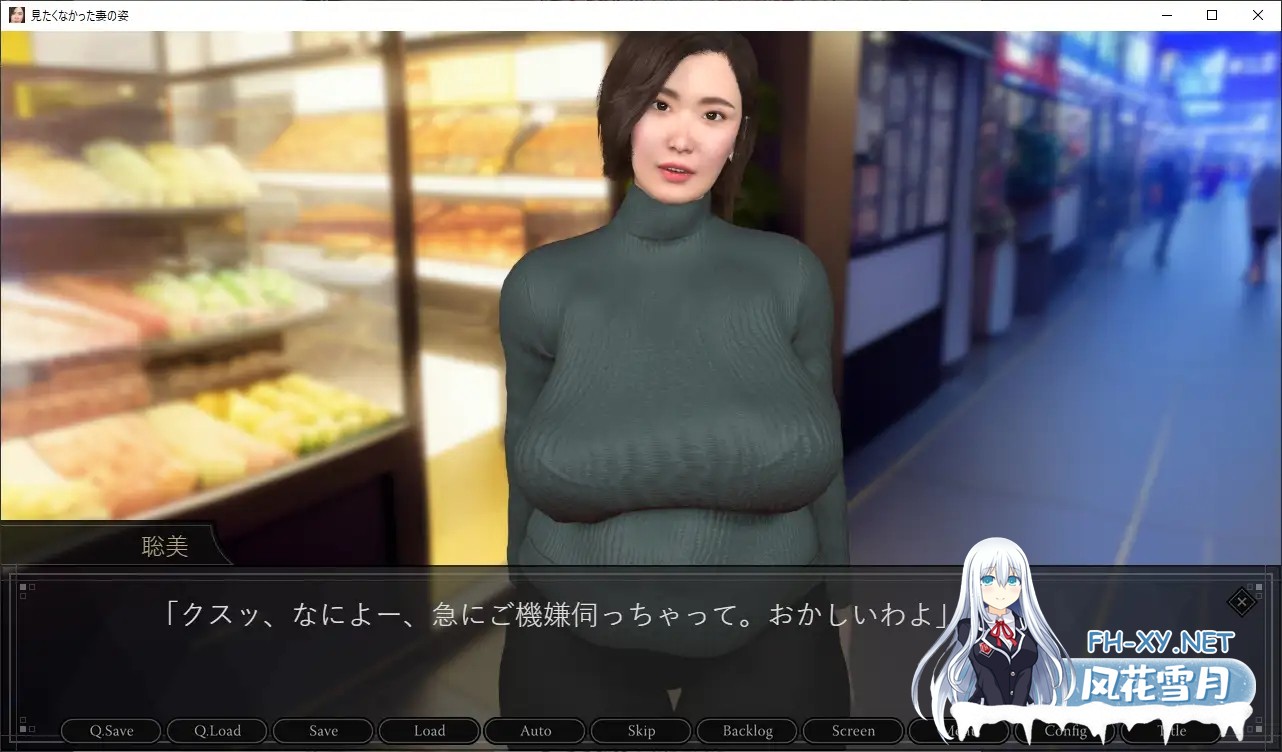1282x752 pixels.
Task: Activate Skip mode
Action: (x=641, y=731)
